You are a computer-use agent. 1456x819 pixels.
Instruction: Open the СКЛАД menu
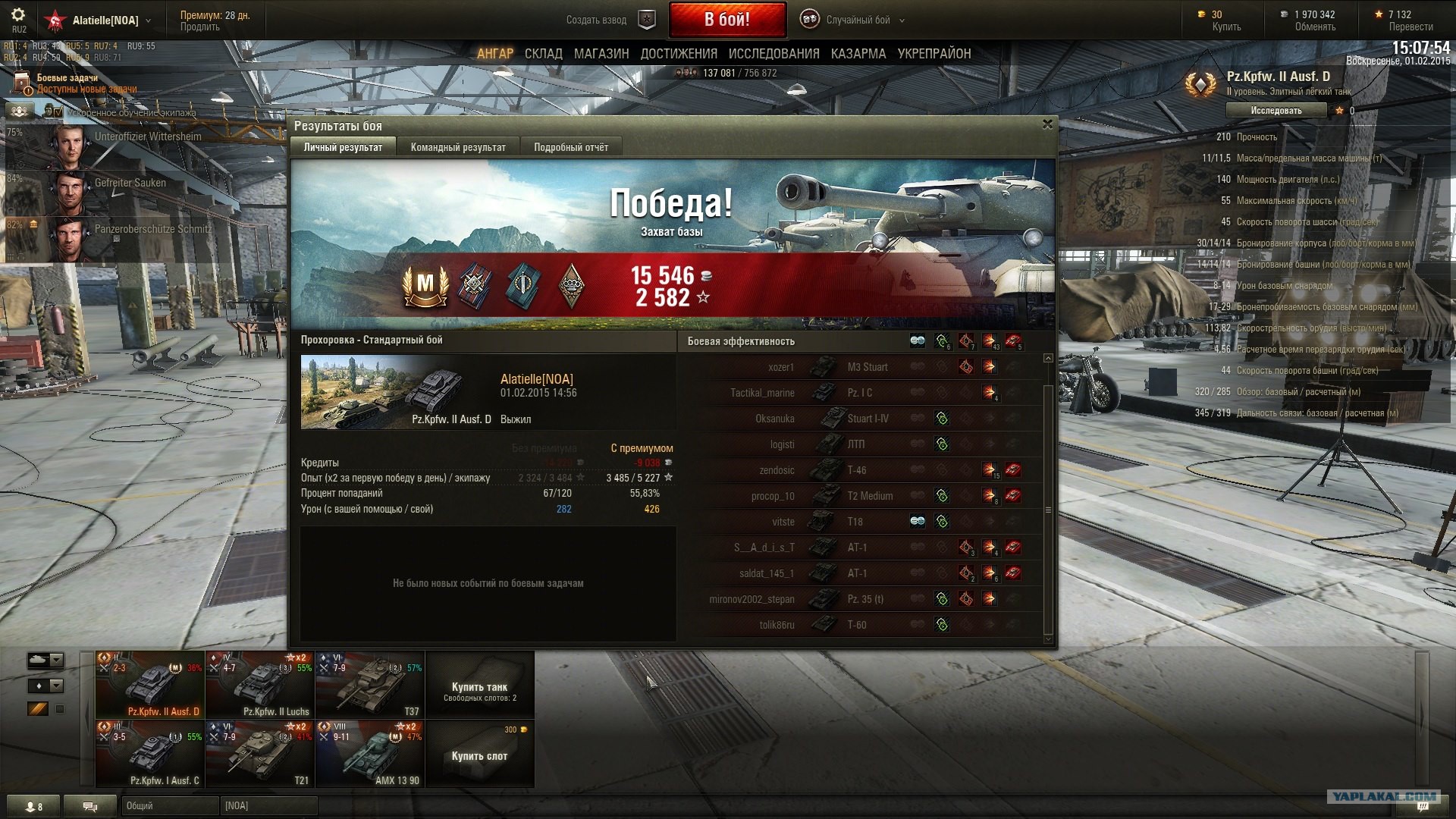click(543, 54)
